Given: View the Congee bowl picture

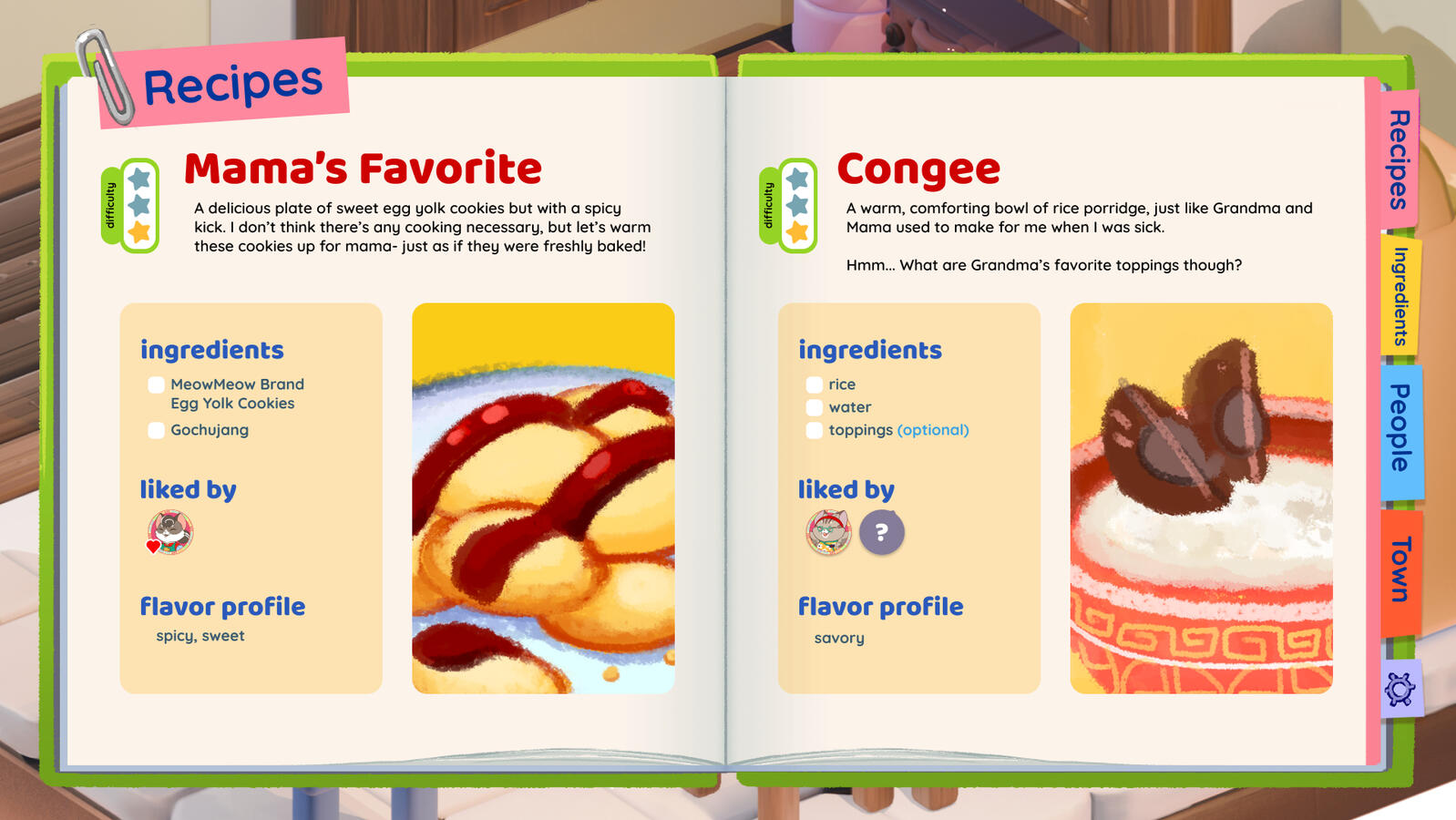Looking at the screenshot, I should pos(1201,498).
